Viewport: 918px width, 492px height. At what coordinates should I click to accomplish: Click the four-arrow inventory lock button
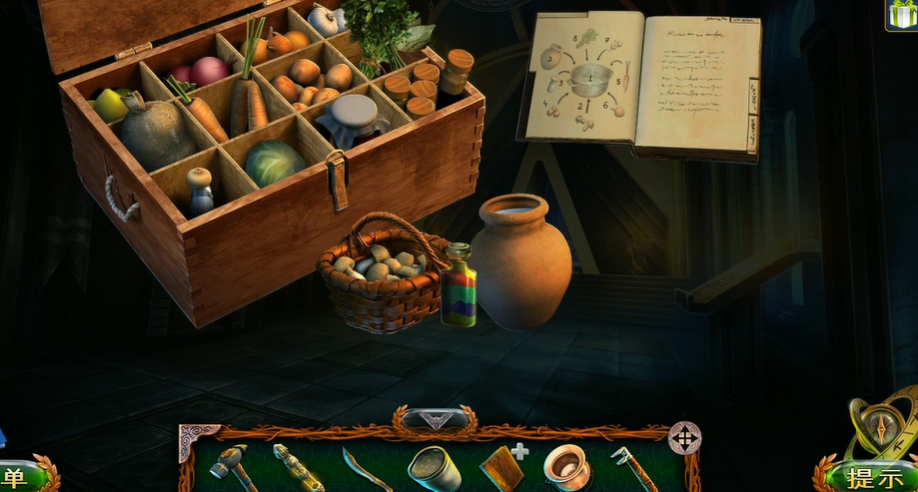[x=684, y=438]
